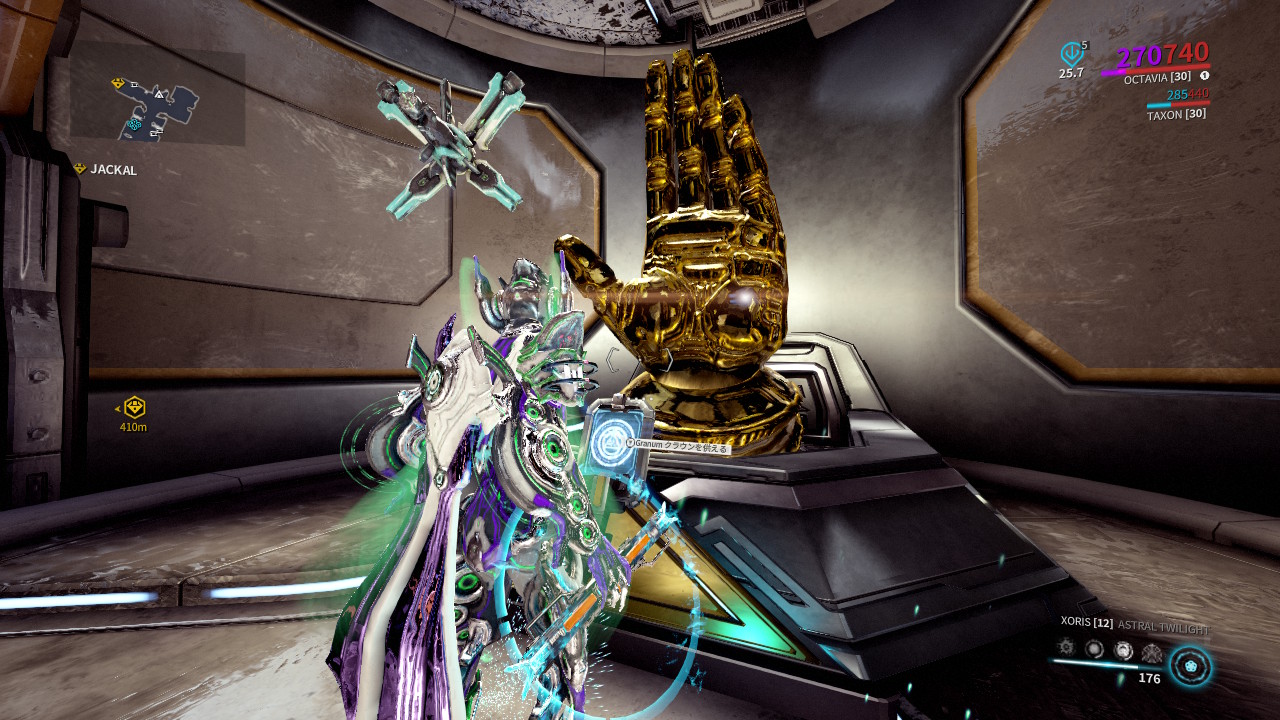
Task: Click the TAXON [30] companion nameplate
Action: (x=1176, y=116)
